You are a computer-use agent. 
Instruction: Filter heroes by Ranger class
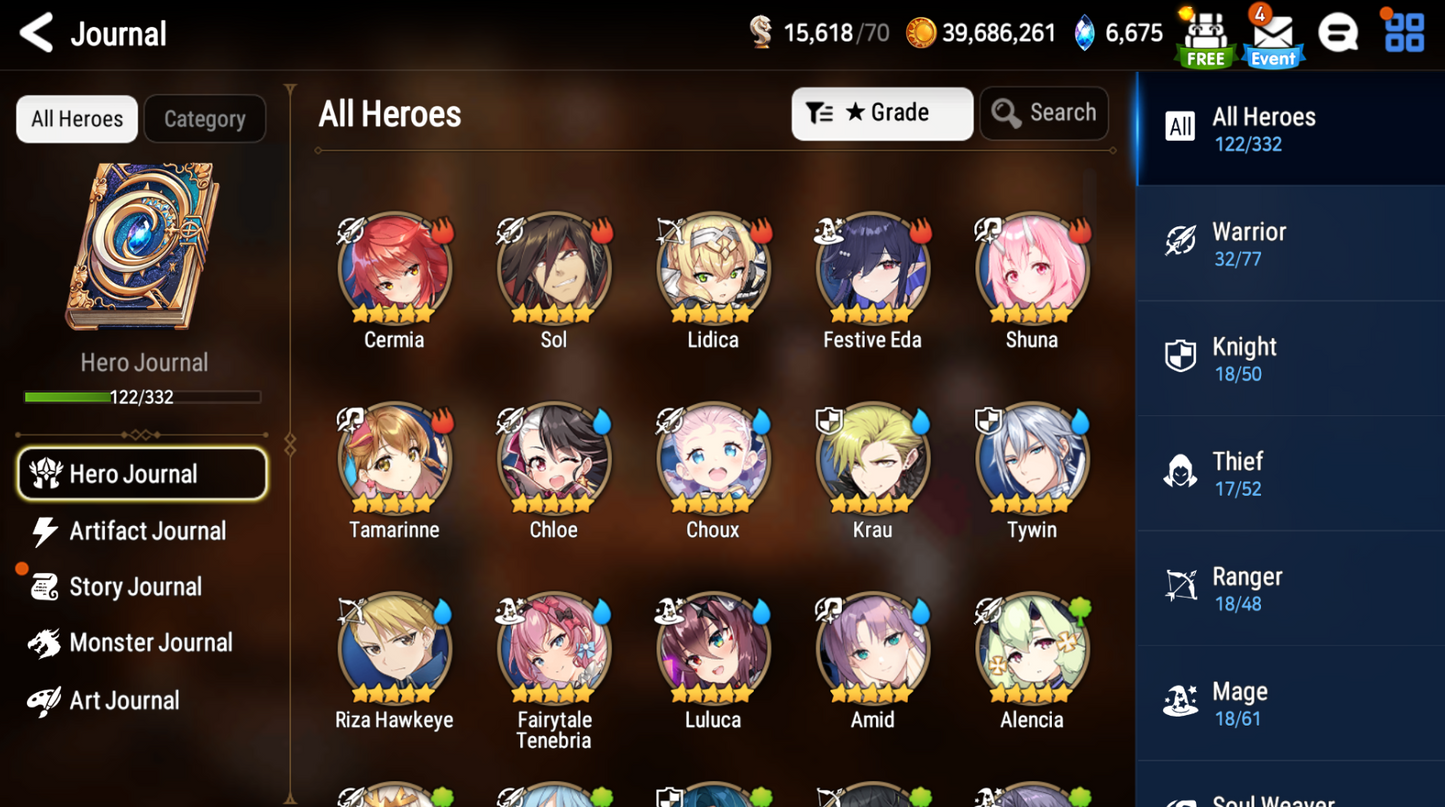(1289, 587)
